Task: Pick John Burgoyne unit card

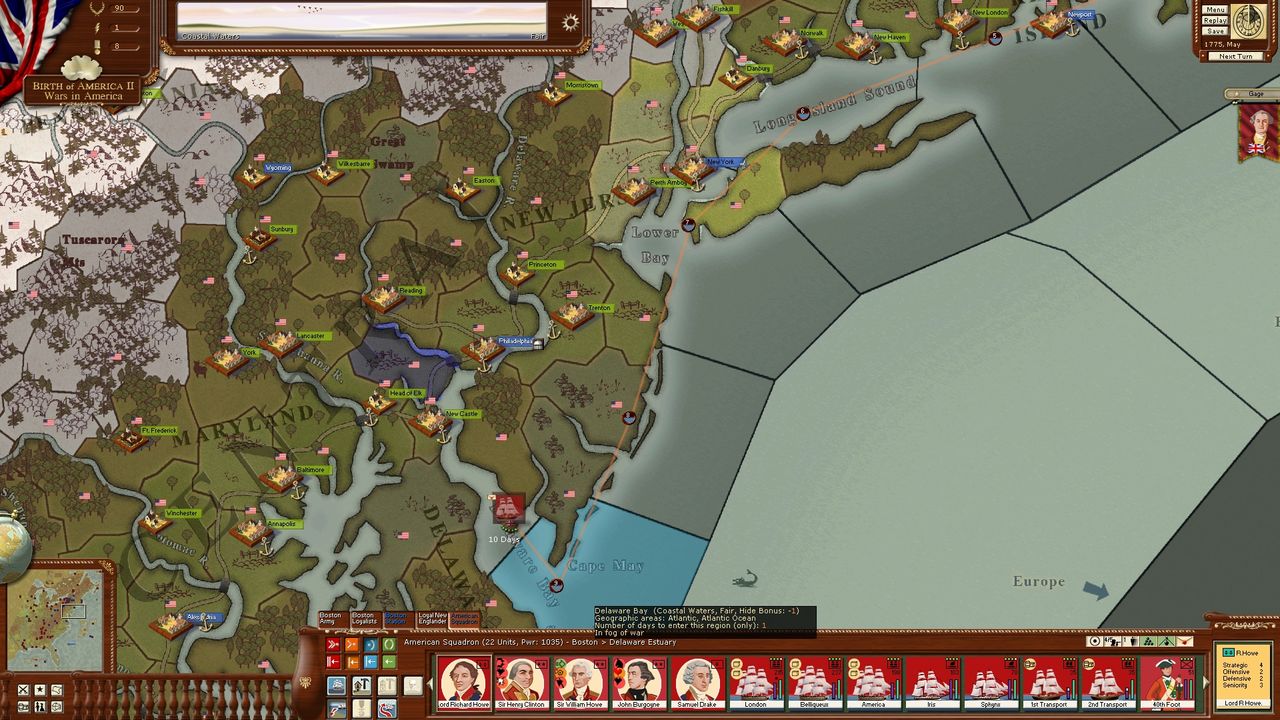Action: (639, 681)
